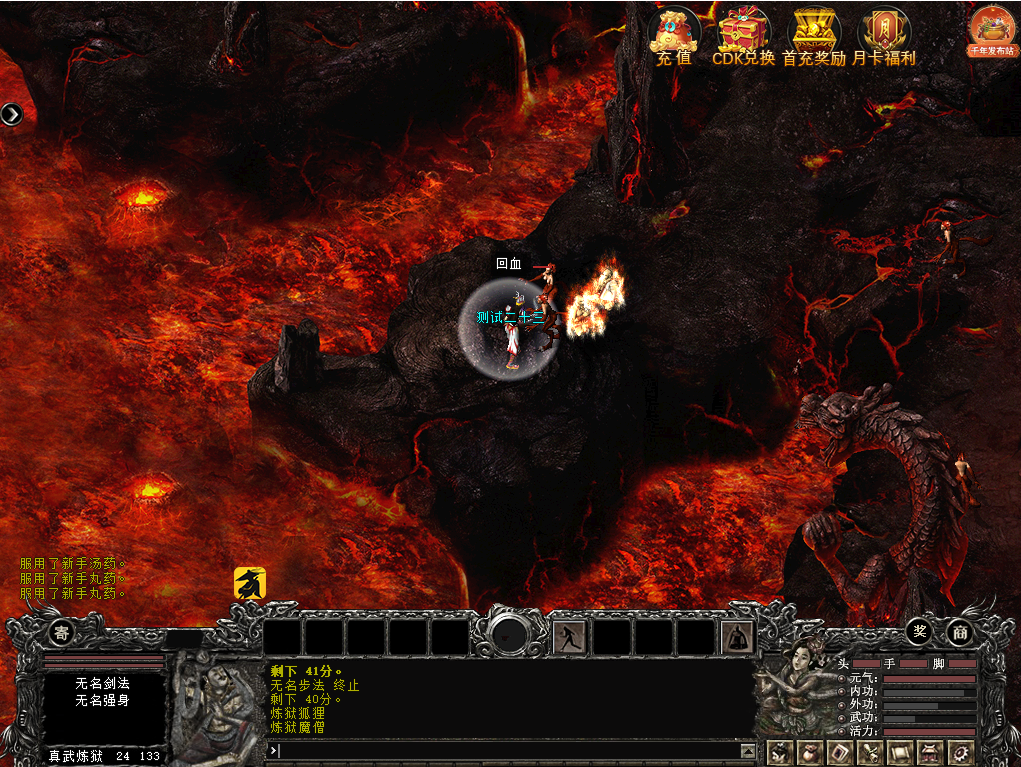
Task: Open the 商 shop button
Action: click(959, 632)
